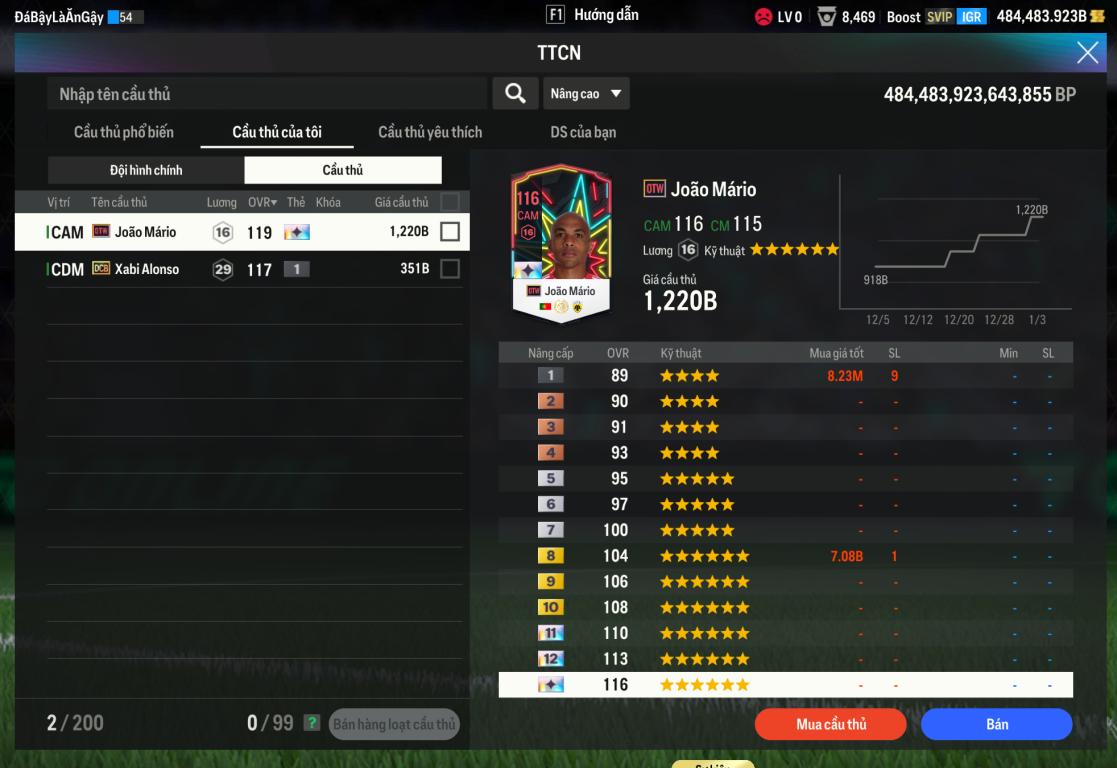Choose the Xabi Alonso player row

click(x=230, y=269)
